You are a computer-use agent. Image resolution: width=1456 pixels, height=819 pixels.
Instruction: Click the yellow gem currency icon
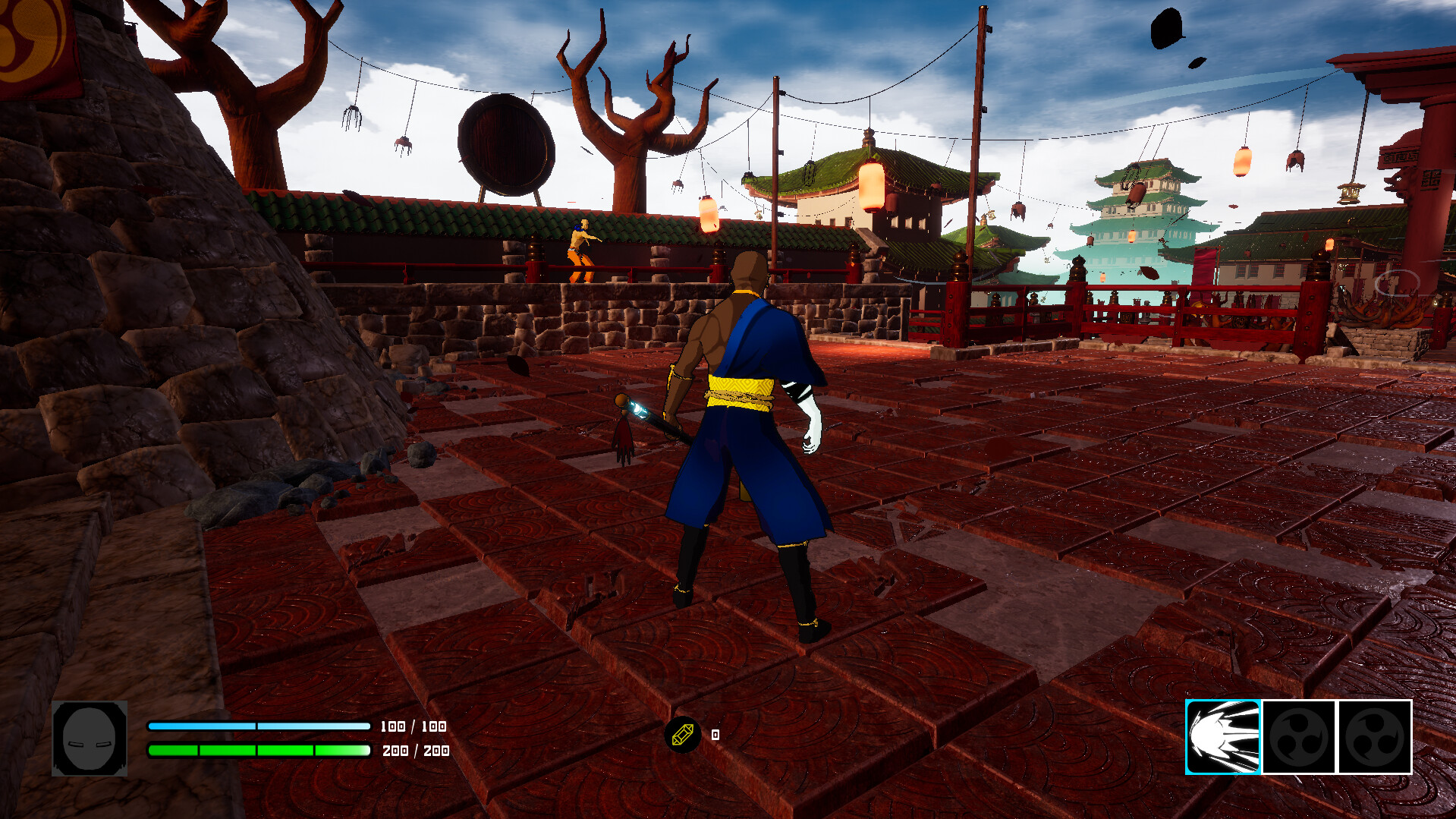pyautogui.click(x=681, y=735)
